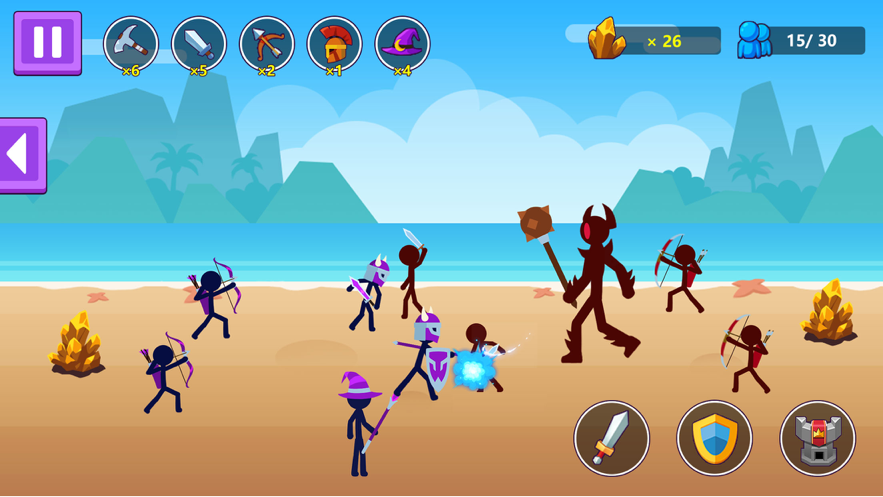The height and width of the screenshot is (497, 883).
Task: Summon a wizard with the purple hat icon
Action: point(402,44)
